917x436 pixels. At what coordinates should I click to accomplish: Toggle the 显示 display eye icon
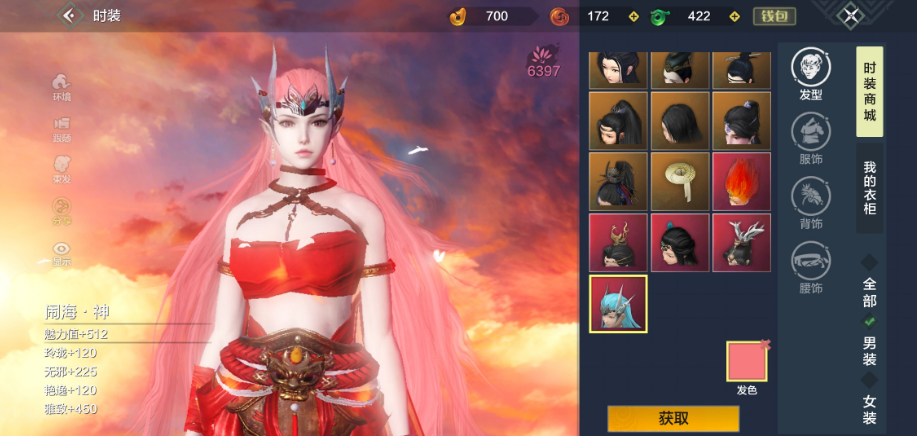click(62, 252)
